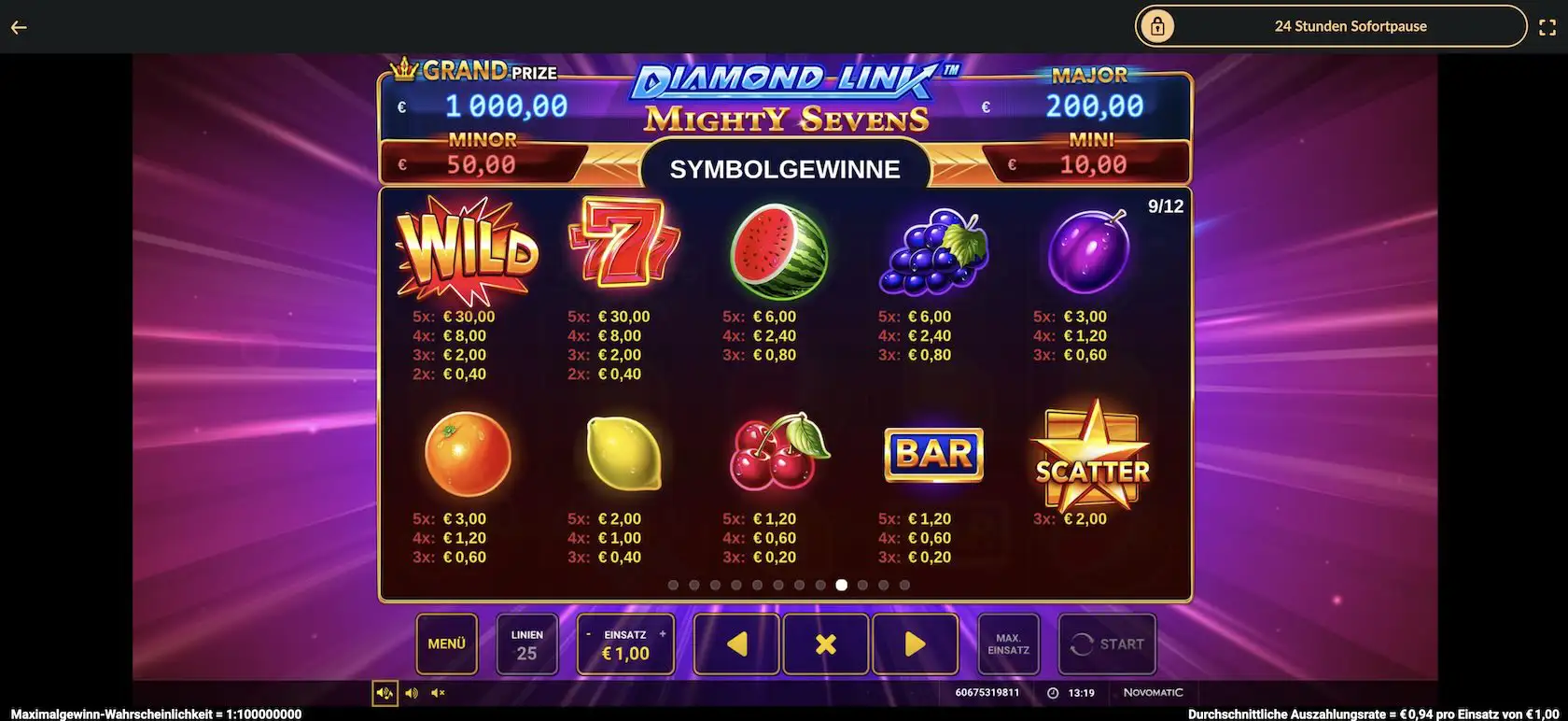Increase the Einsatz with the plus control

663,632
